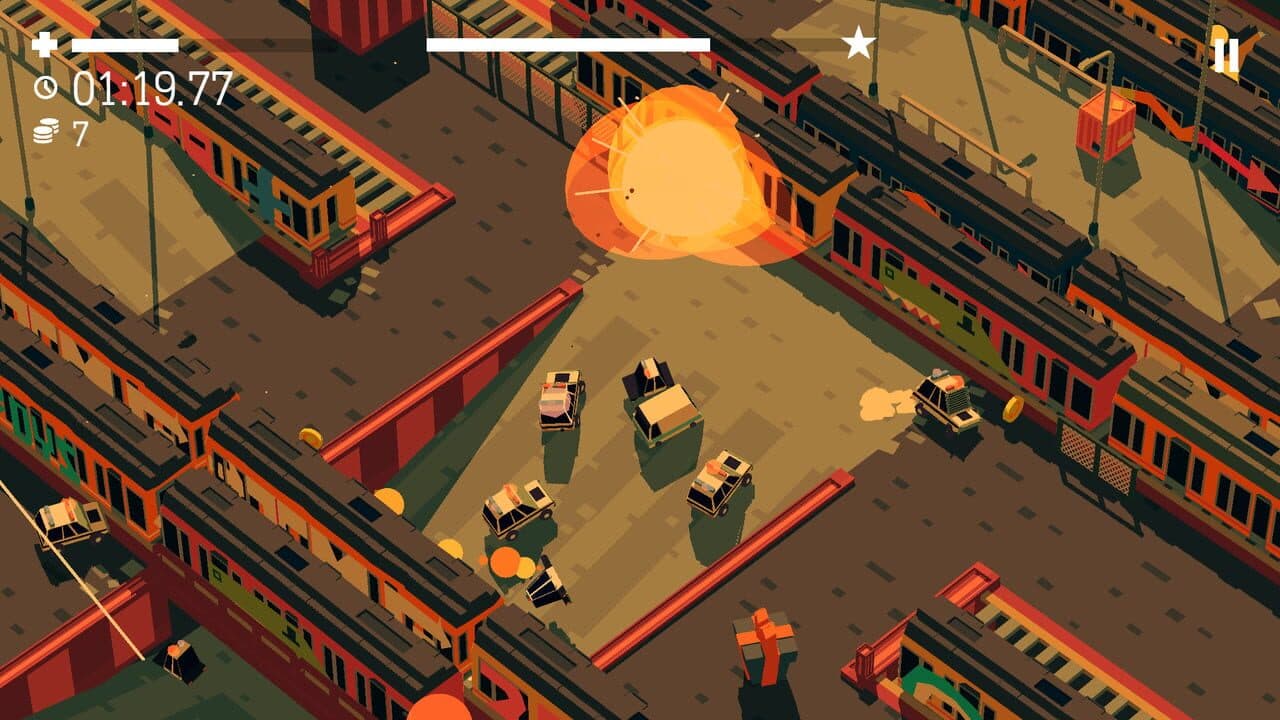Click the orange explosion fireball
The image size is (1280, 720).
click(x=680, y=180)
